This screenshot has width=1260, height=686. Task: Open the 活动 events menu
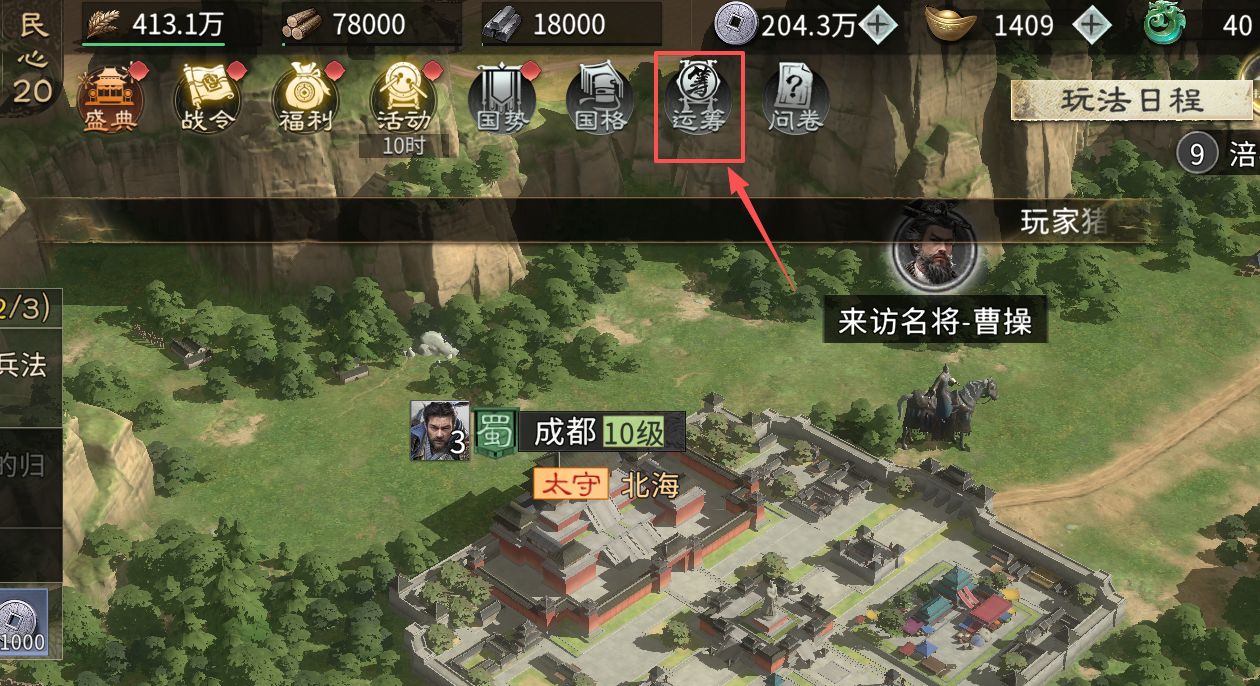403,98
